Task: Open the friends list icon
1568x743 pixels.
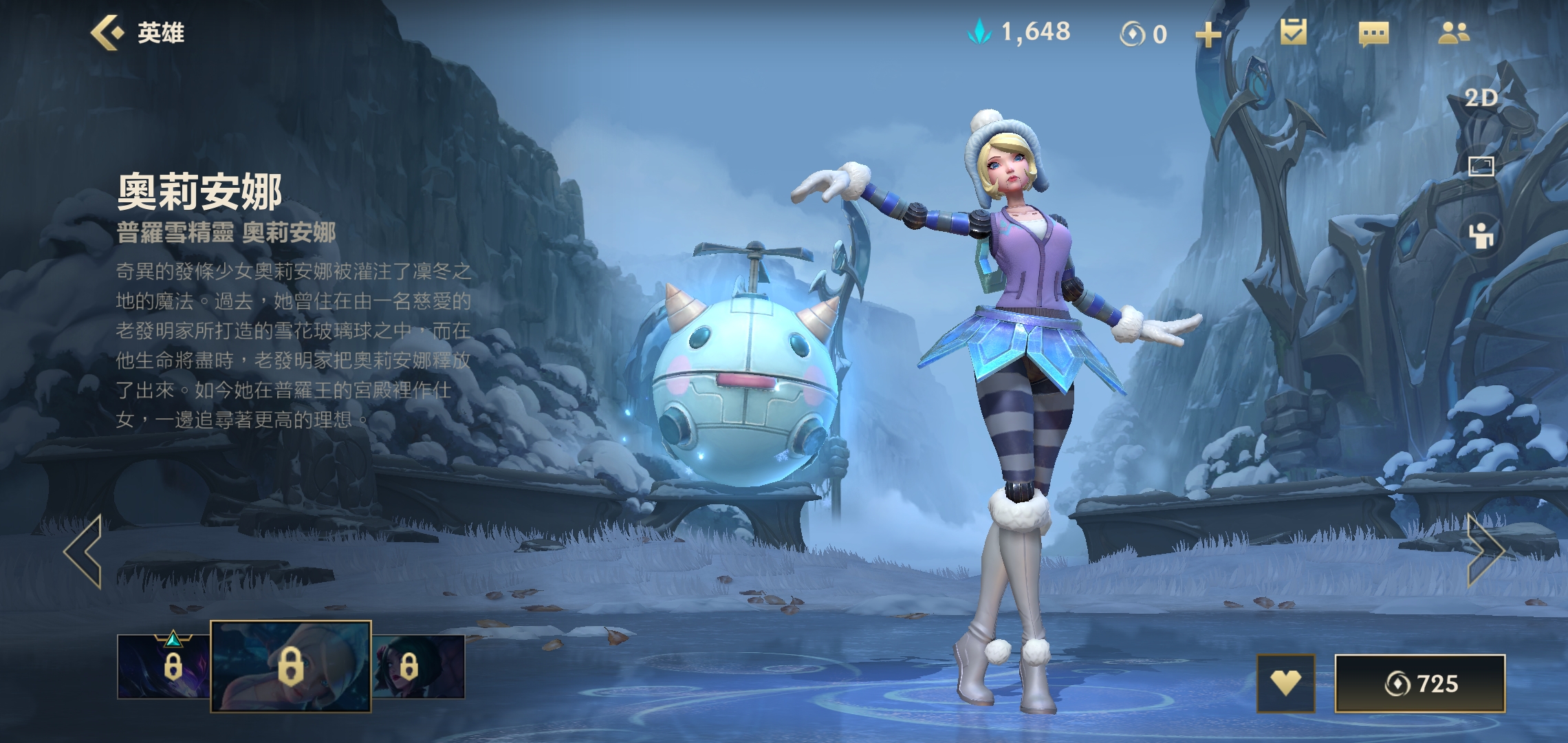Action: point(1454,33)
